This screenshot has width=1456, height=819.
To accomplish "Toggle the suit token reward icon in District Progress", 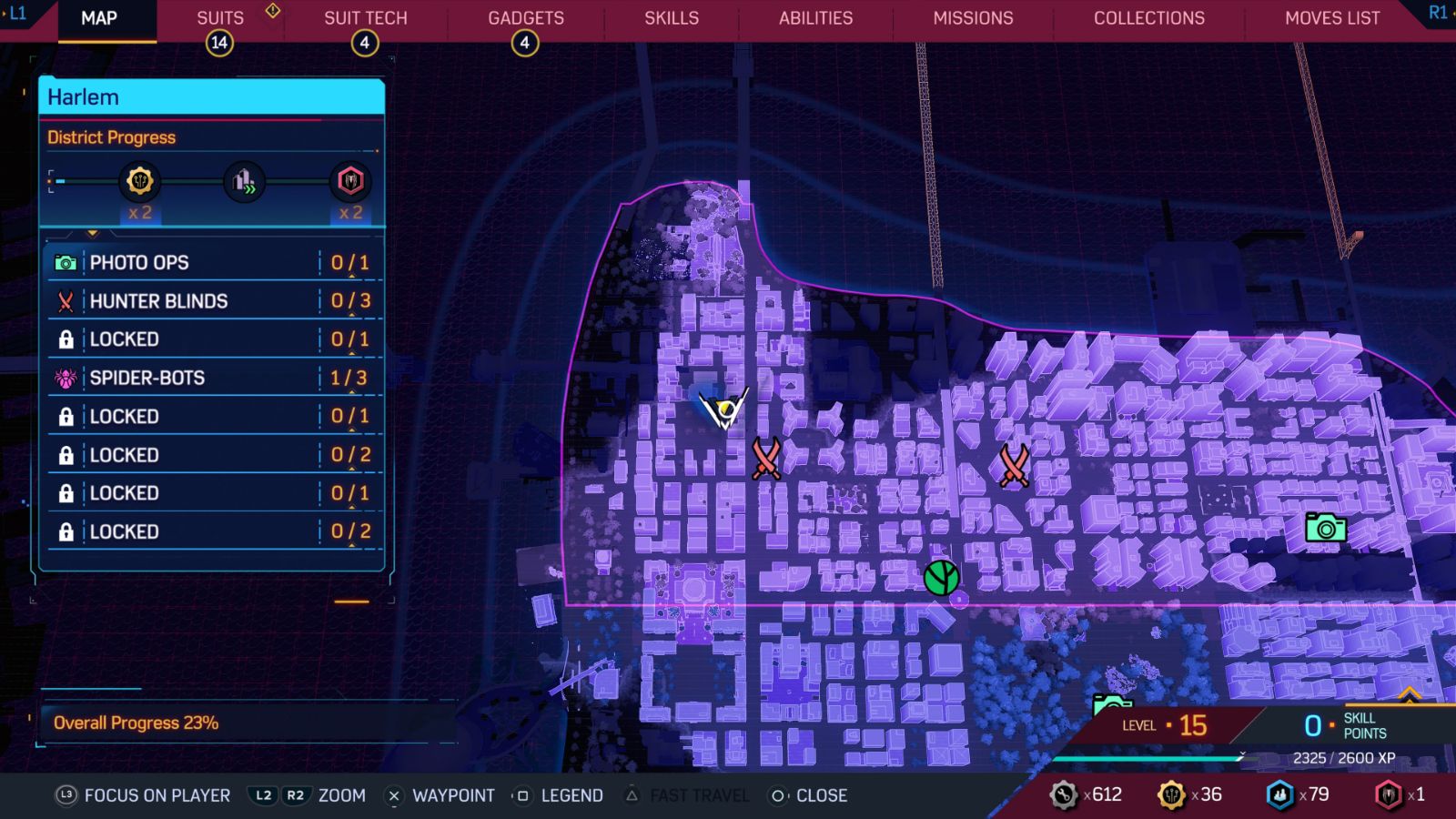I will pos(349,181).
